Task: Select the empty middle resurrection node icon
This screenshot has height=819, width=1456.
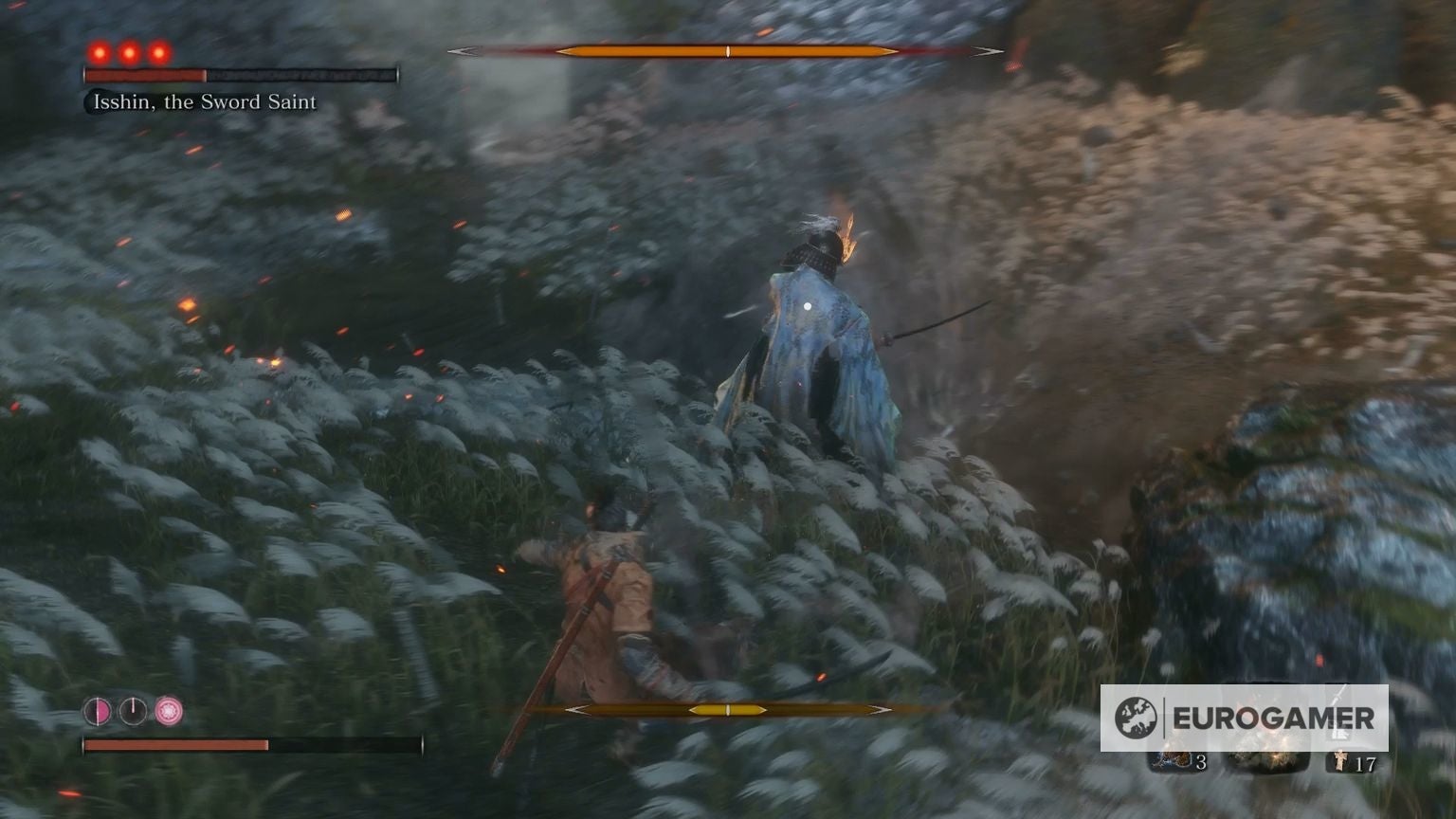Action: [132, 710]
